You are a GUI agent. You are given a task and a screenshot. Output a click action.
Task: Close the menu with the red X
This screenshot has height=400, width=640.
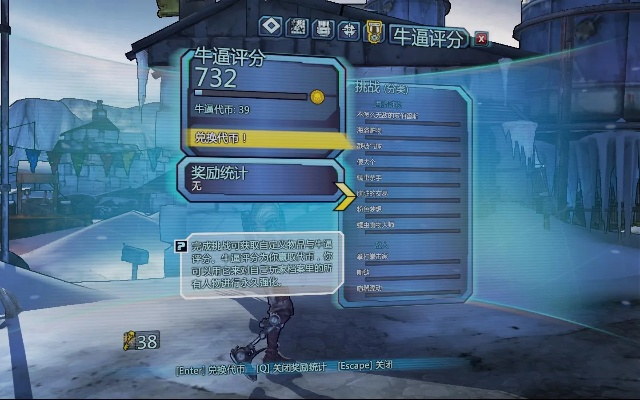pyautogui.click(x=482, y=39)
